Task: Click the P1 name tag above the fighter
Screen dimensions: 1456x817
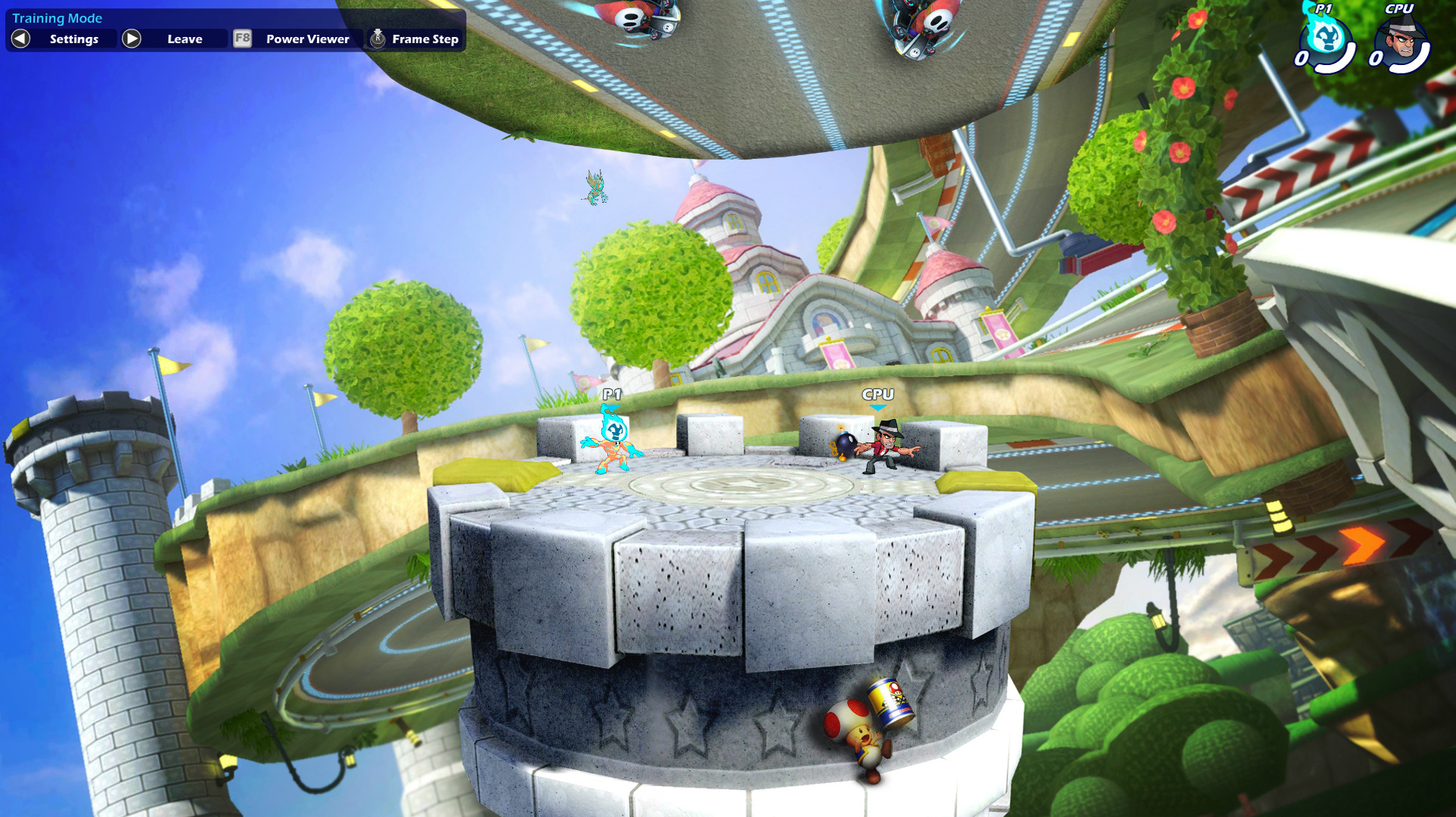Action: [611, 396]
